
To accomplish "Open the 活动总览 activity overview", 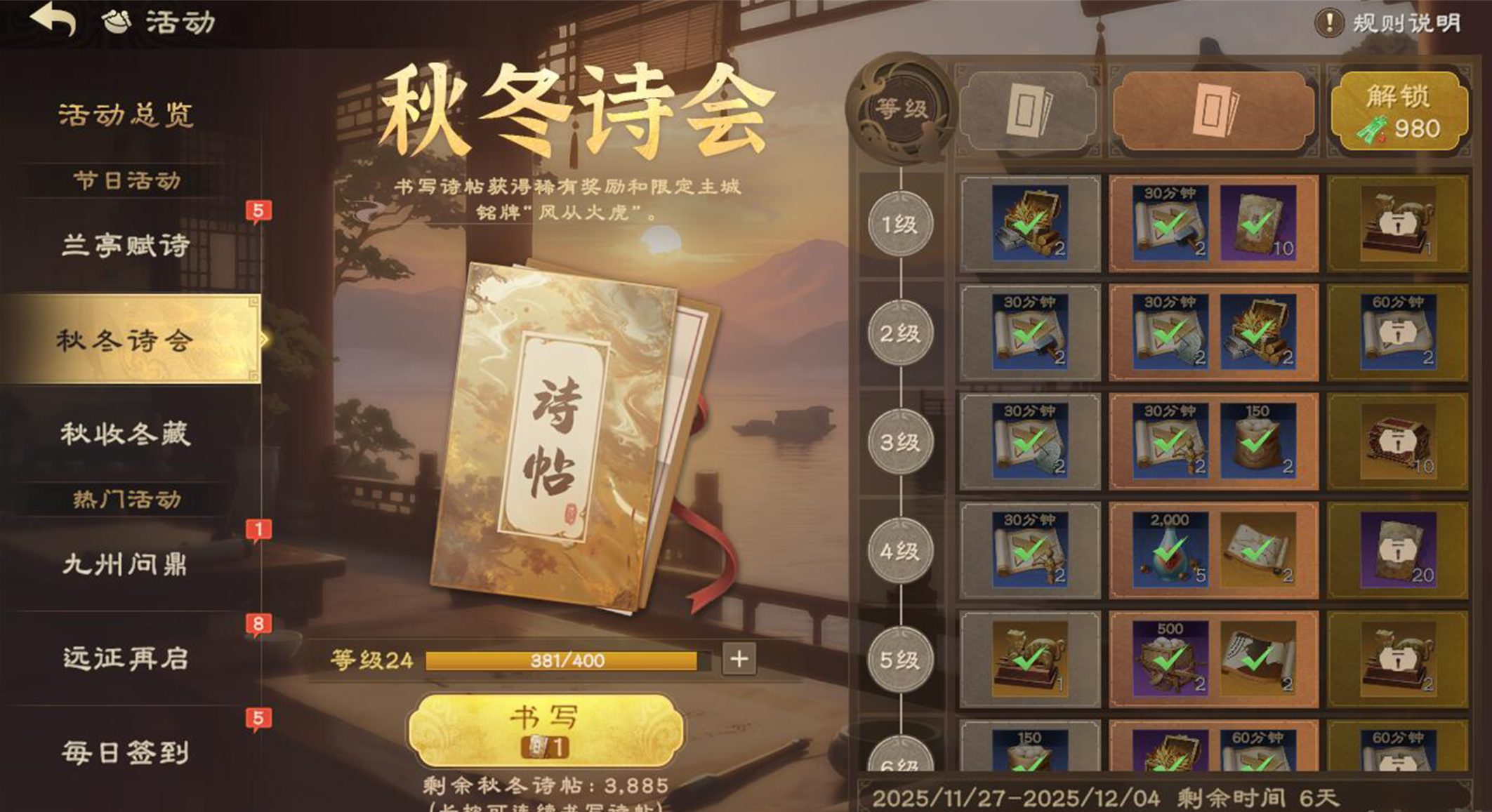I will [126, 115].
